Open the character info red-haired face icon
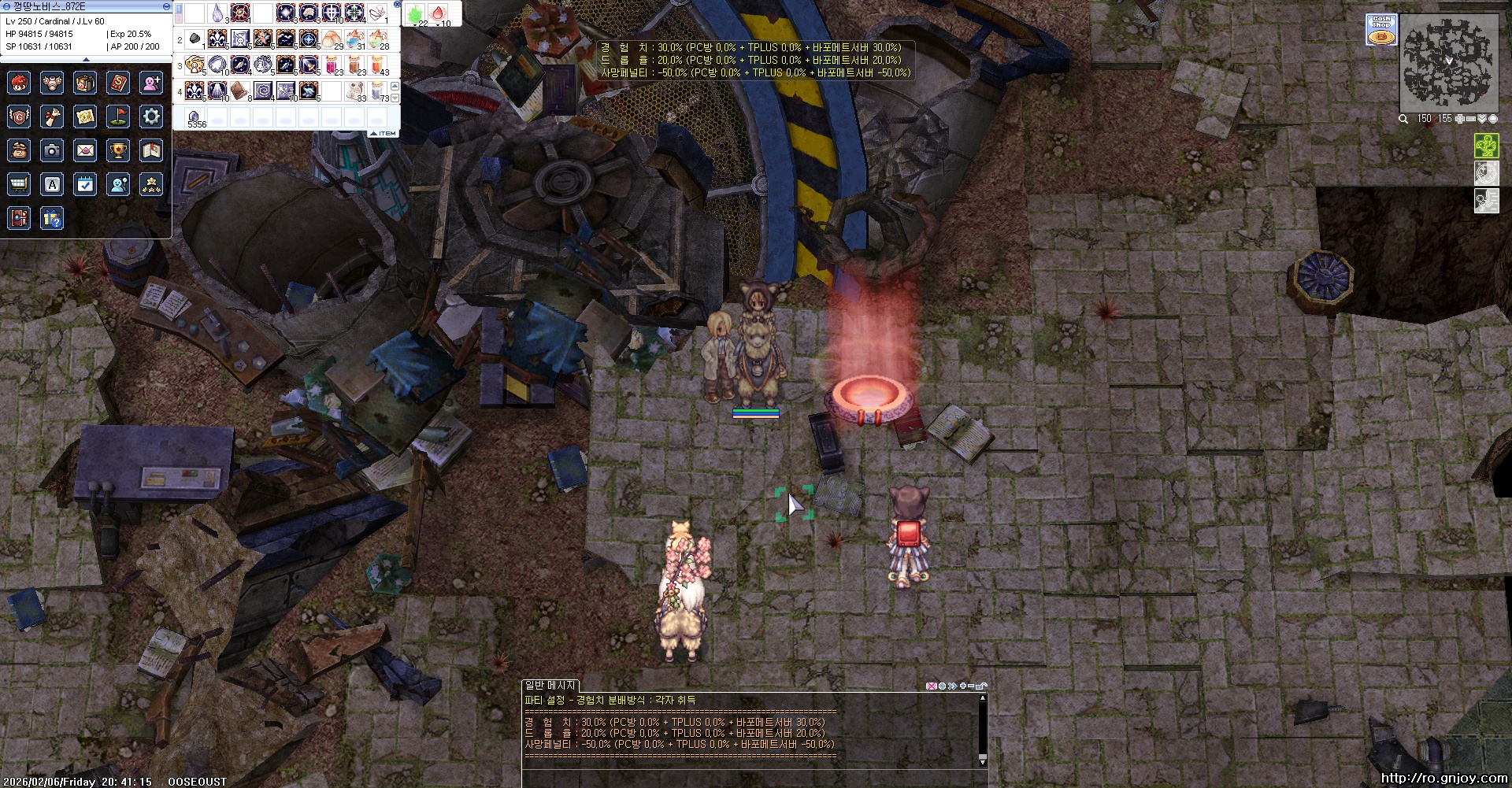 tap(19, 83)
